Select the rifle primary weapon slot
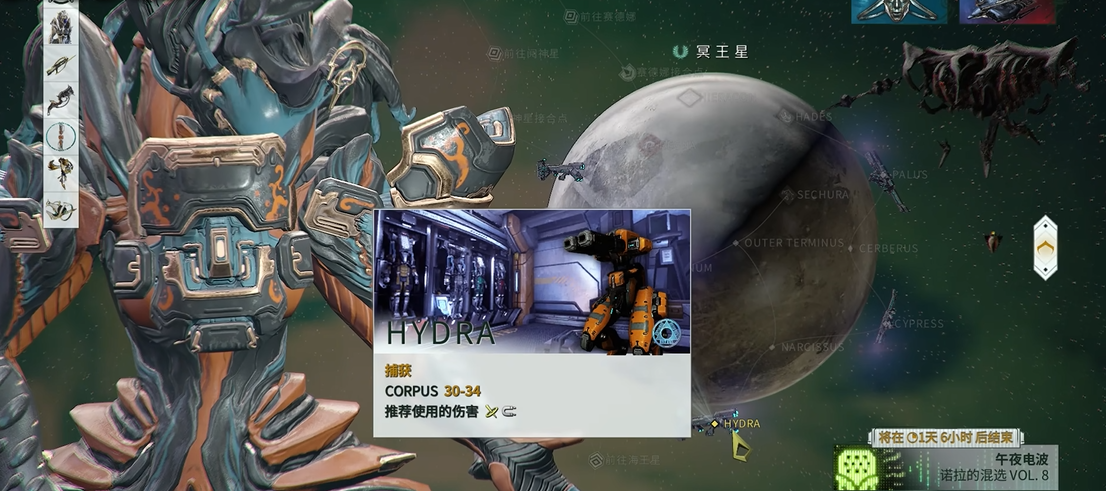 60,66
